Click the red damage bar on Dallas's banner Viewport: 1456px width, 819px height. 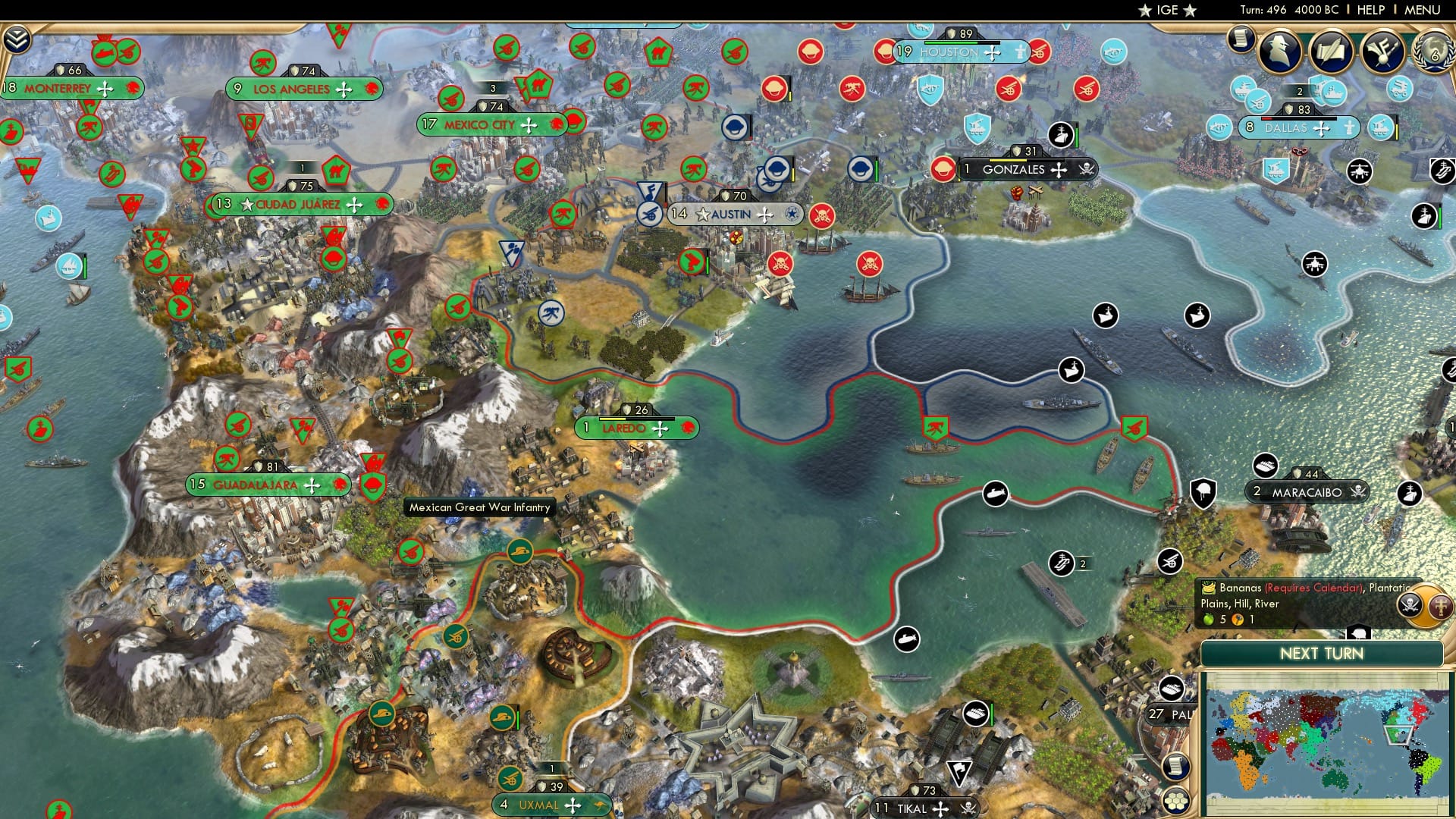[x=1267, y=118]
